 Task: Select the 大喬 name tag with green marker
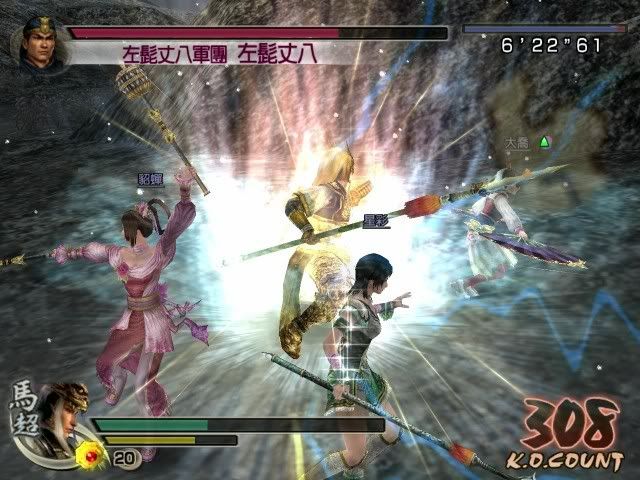(x=526, y=142)
